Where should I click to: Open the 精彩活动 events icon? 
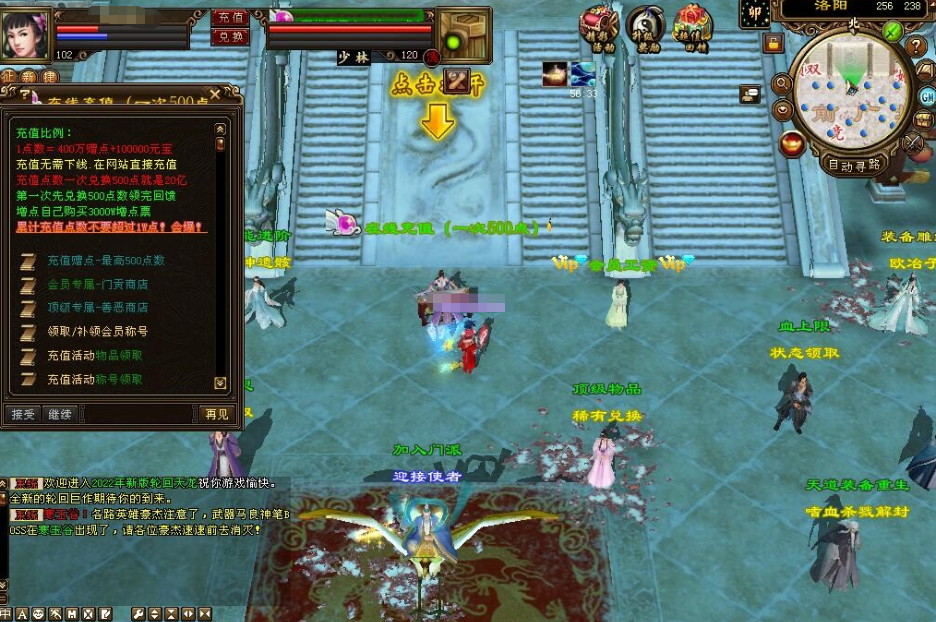(x=602, y=26)
